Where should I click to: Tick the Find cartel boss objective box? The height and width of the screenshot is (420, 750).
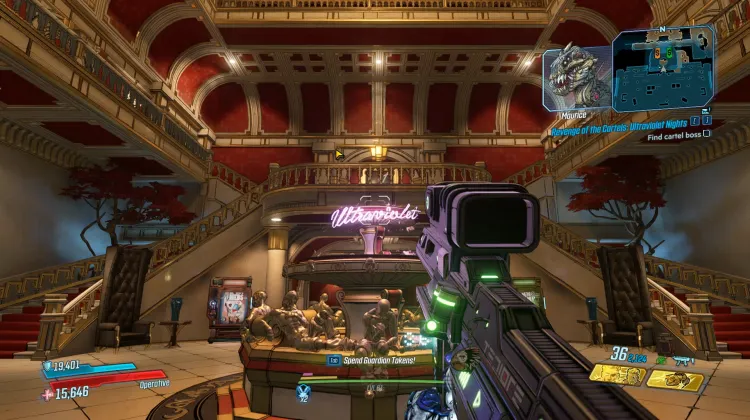[x=707, y=133]
